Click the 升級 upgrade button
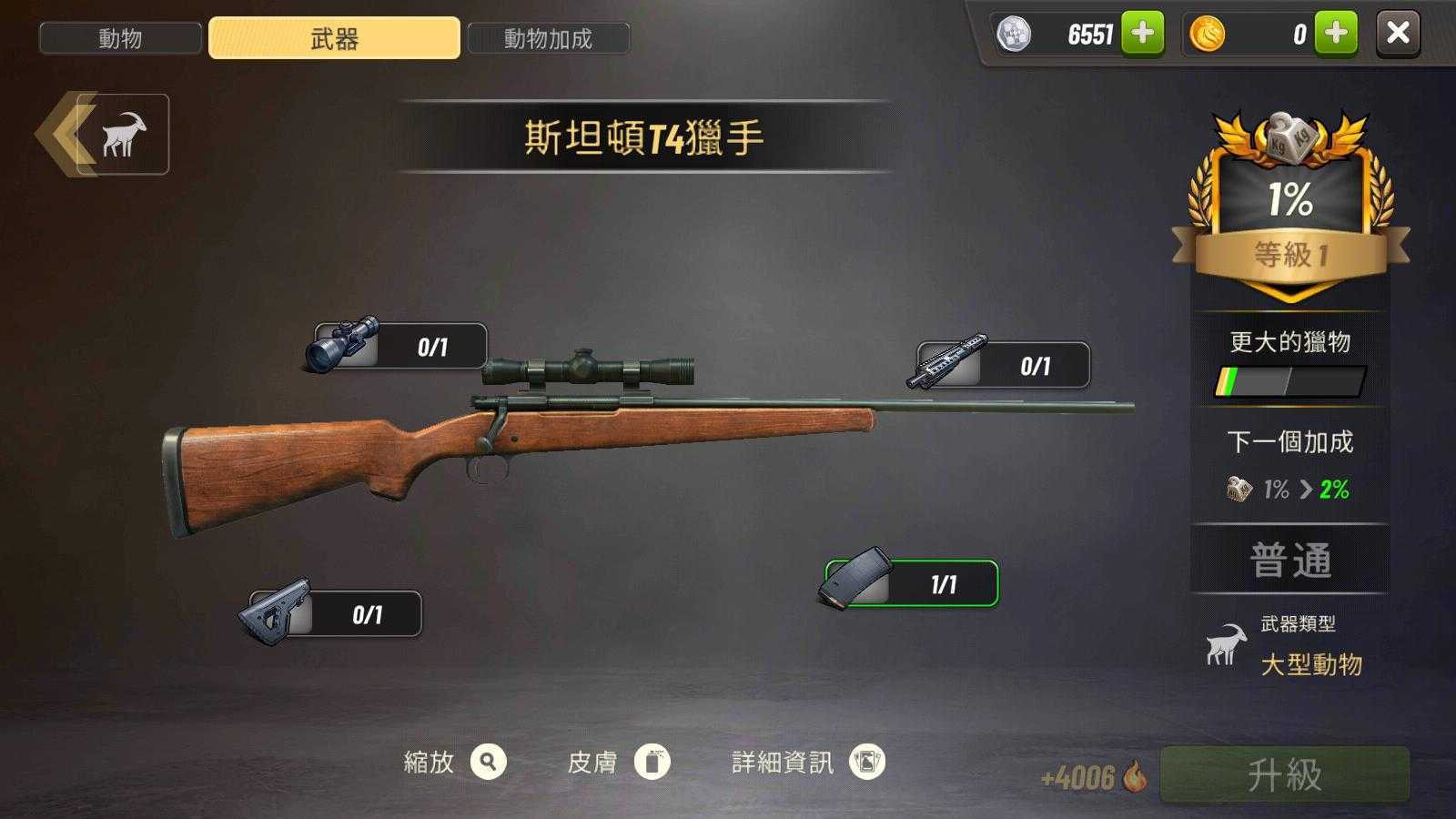 coord(1284,774)
